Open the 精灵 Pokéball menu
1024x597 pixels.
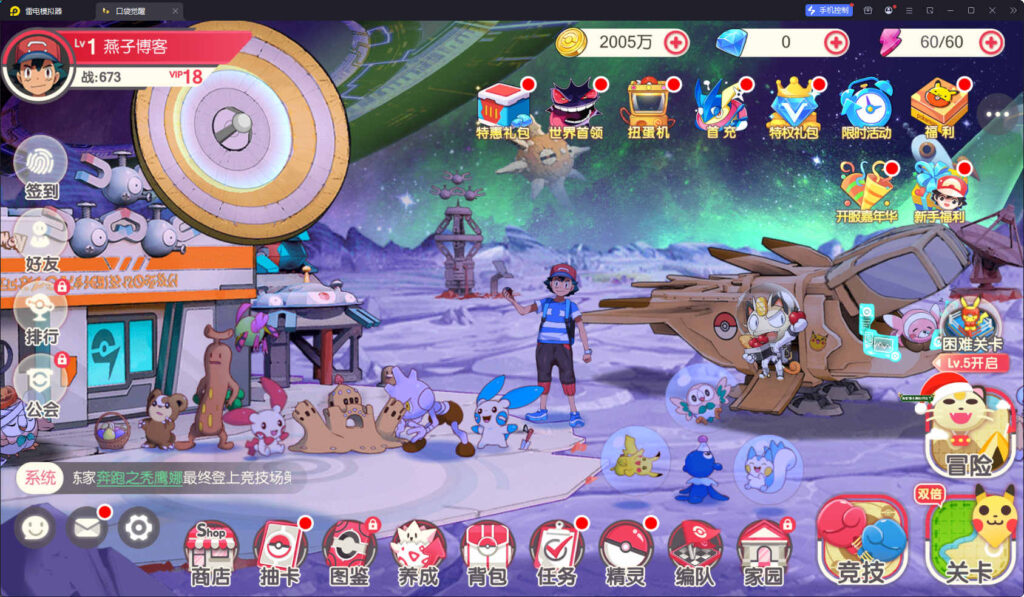click(625, 552)
